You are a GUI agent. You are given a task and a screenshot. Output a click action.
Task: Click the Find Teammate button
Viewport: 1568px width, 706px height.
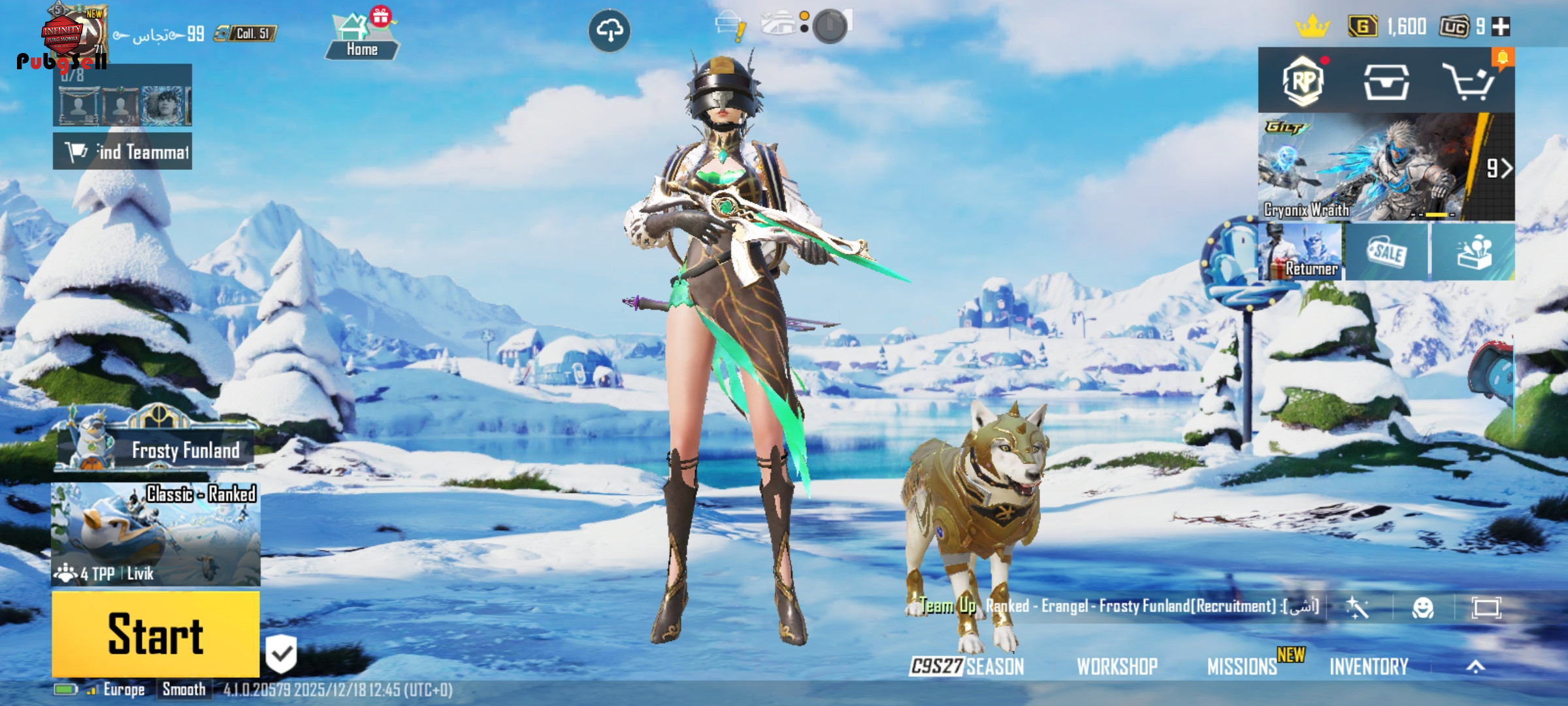click(123, 152)
